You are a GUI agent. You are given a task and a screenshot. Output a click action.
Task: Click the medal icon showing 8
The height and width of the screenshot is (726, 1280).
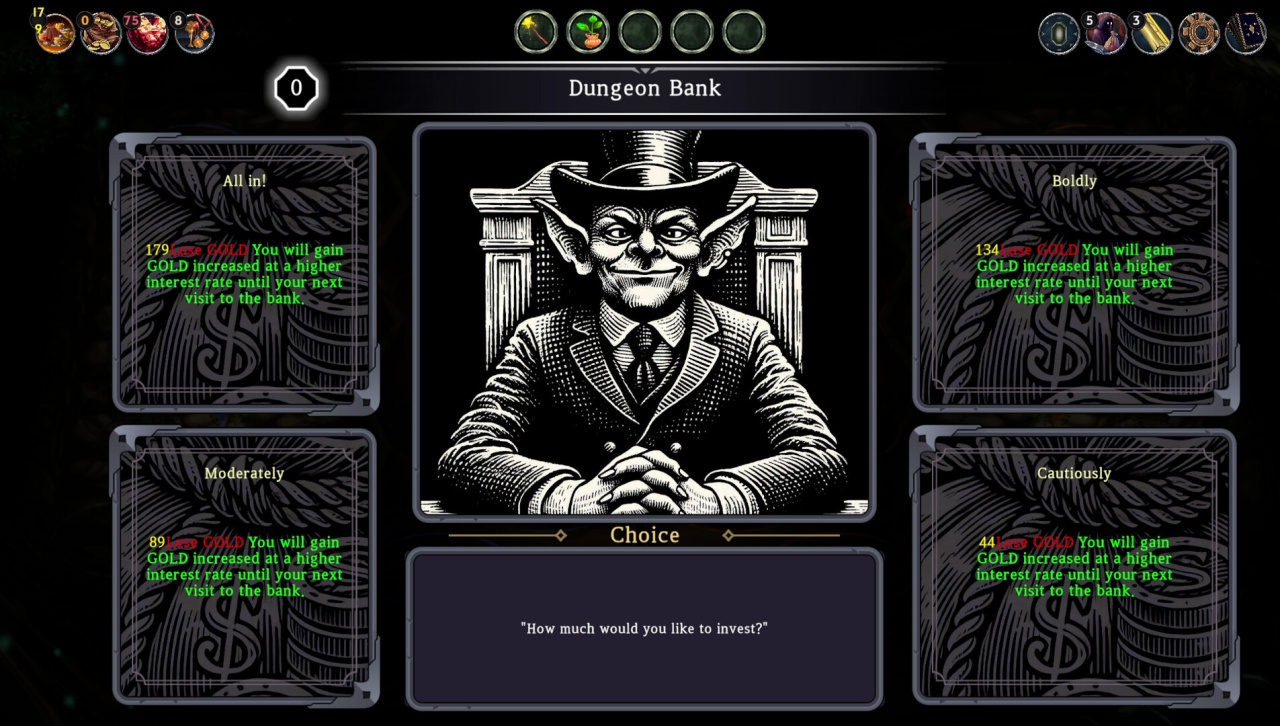(194, 33)
